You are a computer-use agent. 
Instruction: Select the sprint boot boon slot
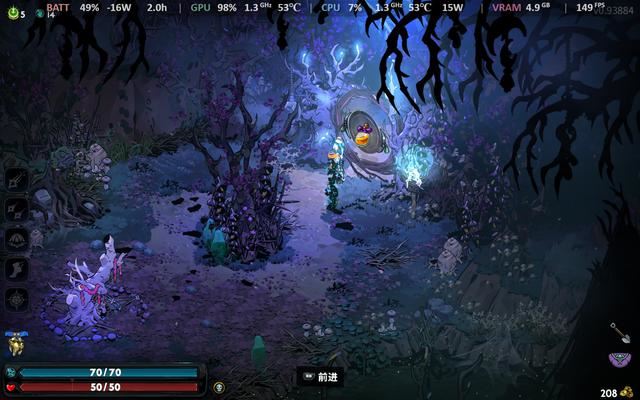(x=18, y=269)
